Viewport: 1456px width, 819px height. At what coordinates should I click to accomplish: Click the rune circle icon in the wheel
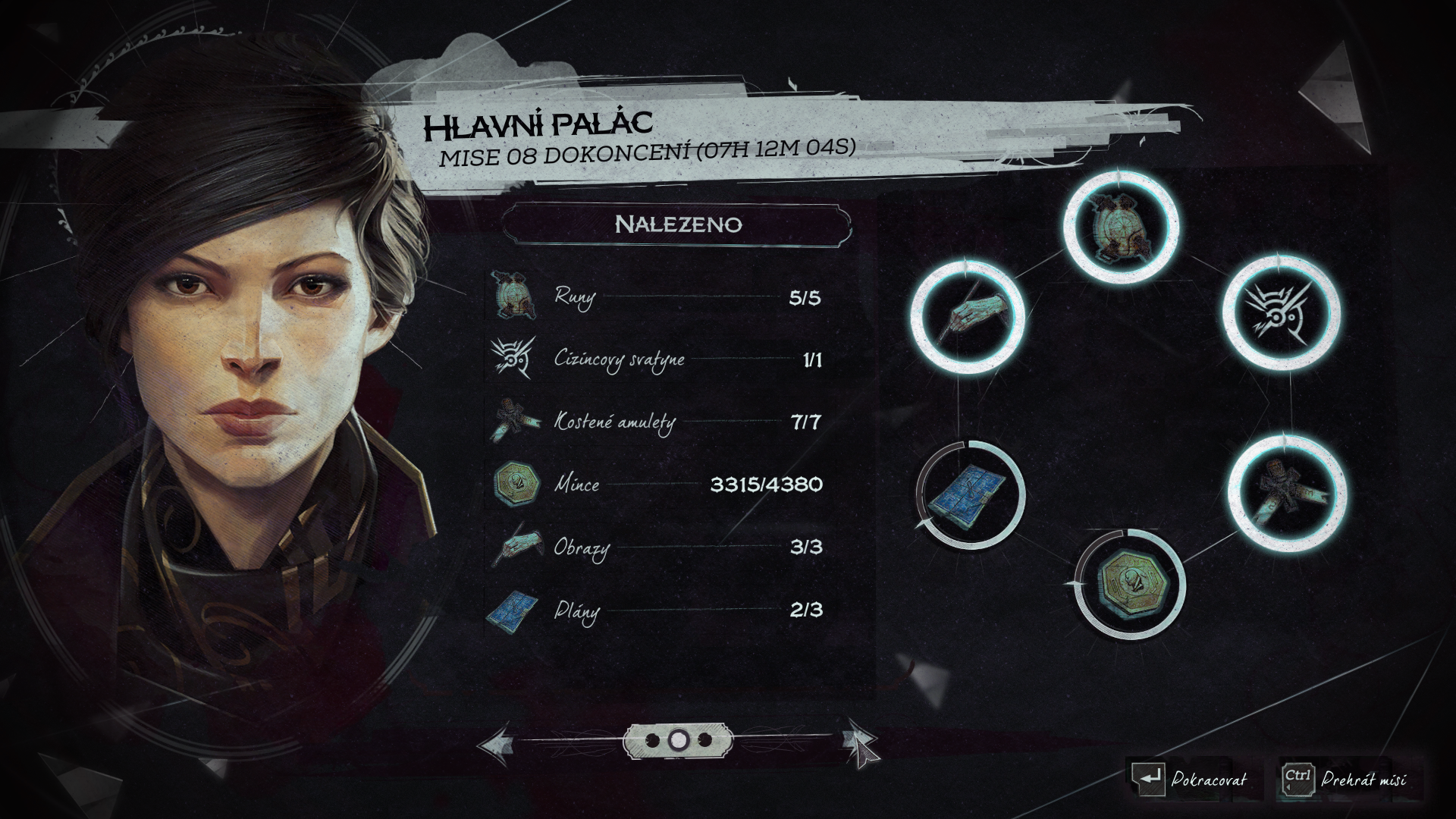[x=1122, y=226]
